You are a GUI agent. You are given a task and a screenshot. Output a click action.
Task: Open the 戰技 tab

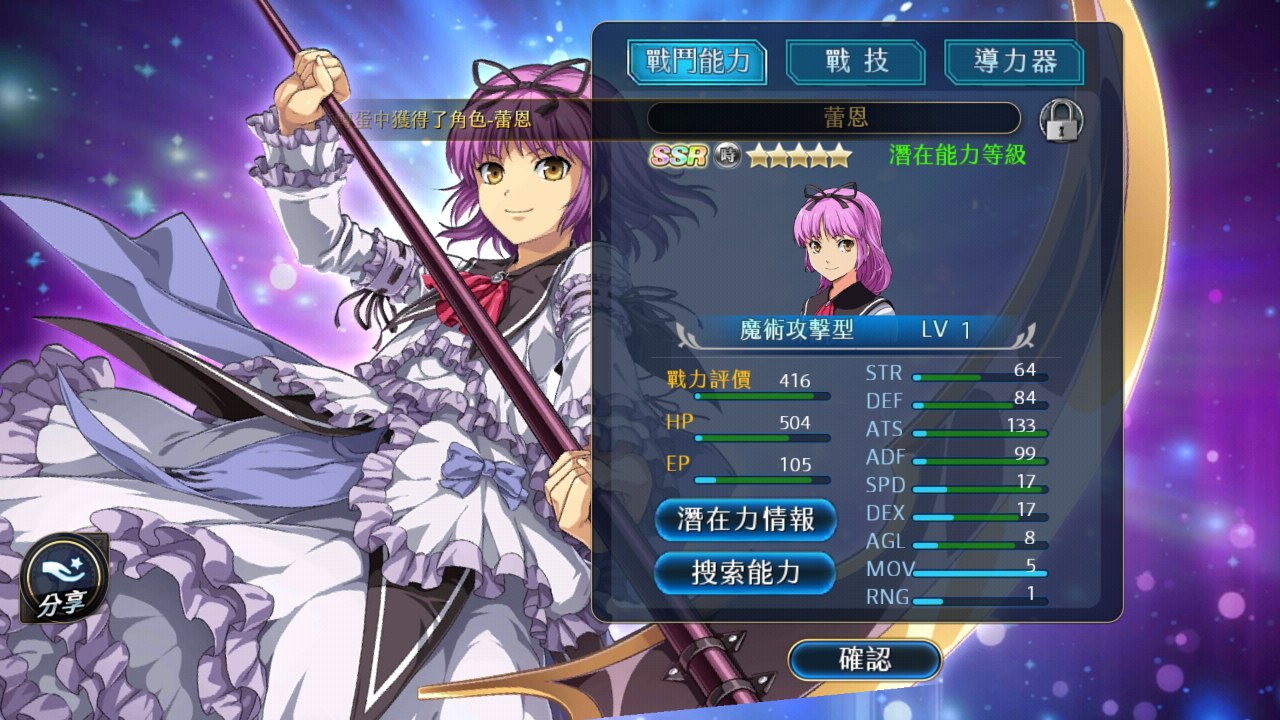[856, 62]
